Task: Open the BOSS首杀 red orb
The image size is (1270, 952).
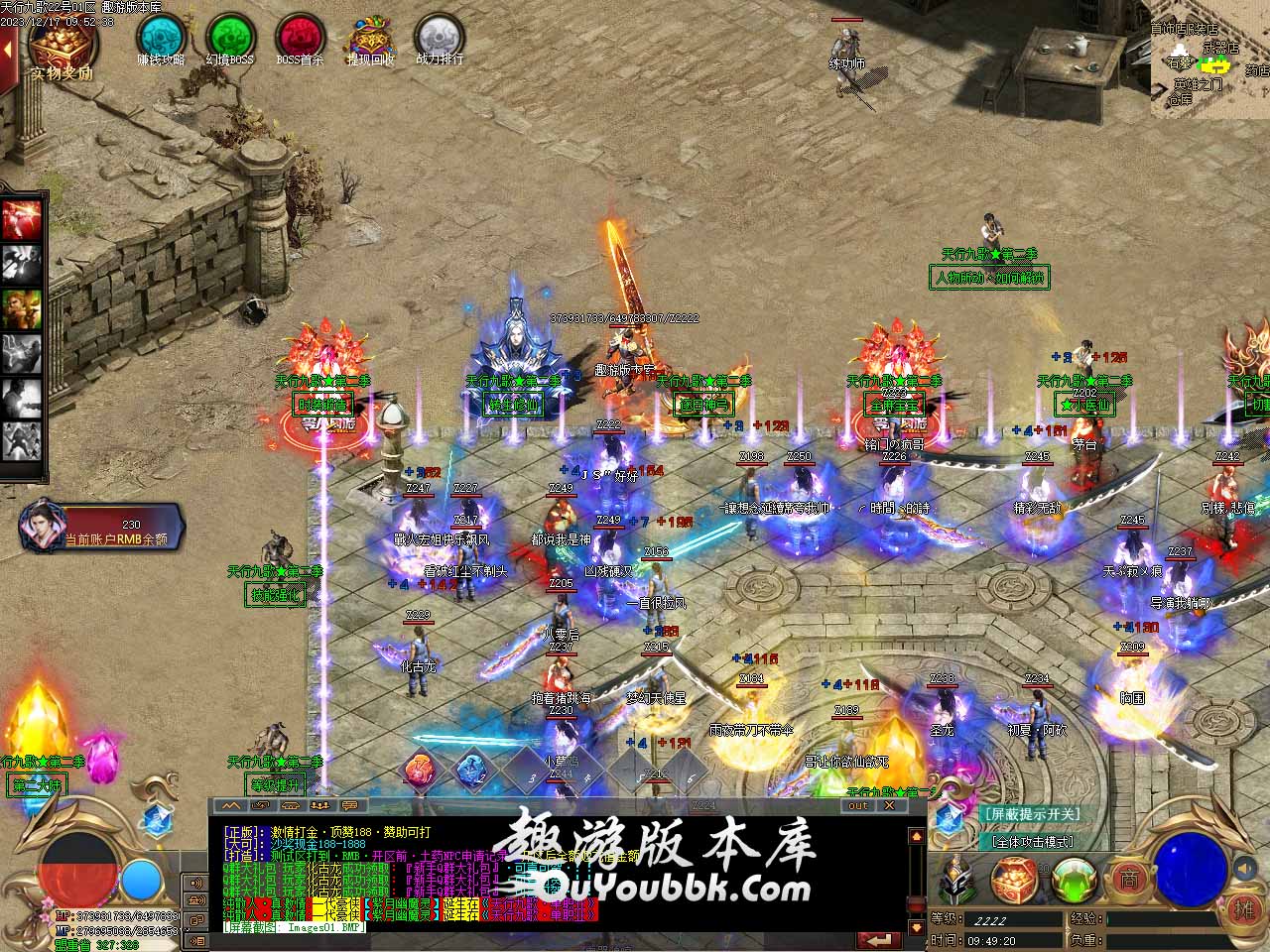Action: [300, 38]
